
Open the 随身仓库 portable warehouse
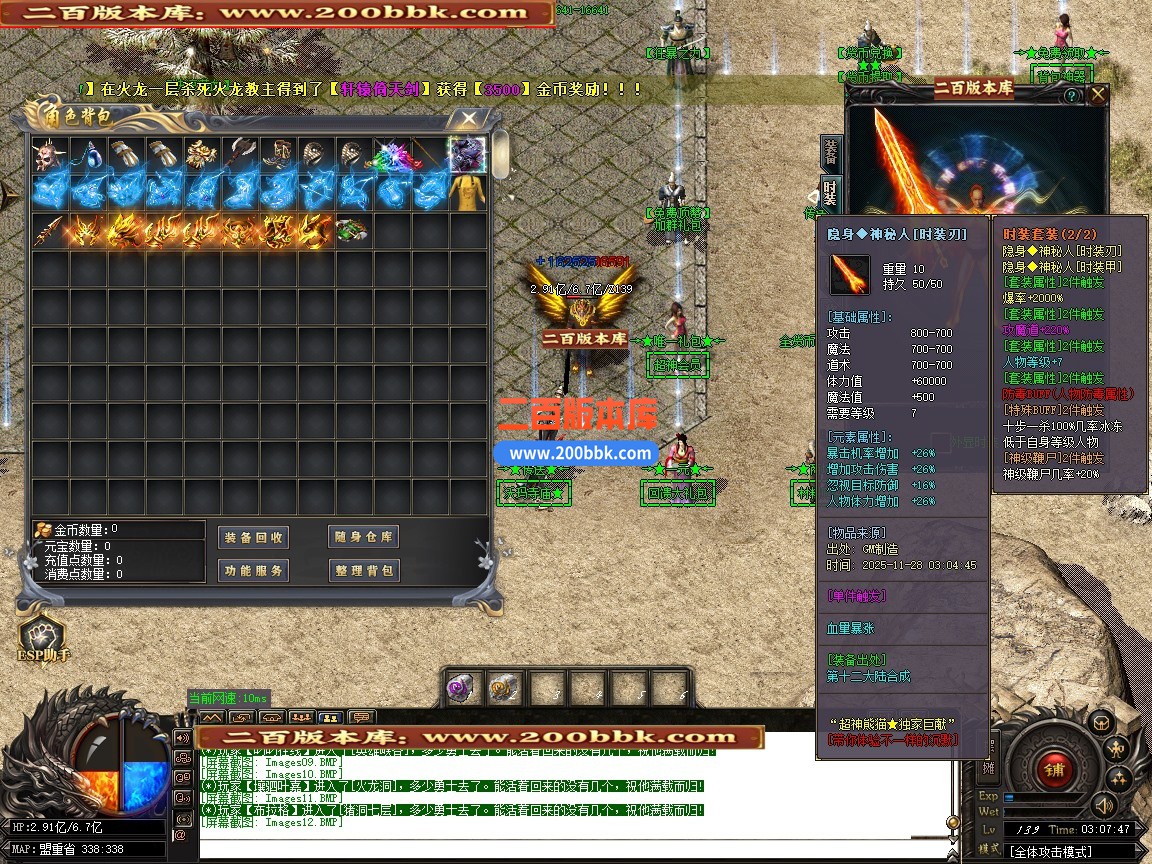tap(363, 537)
